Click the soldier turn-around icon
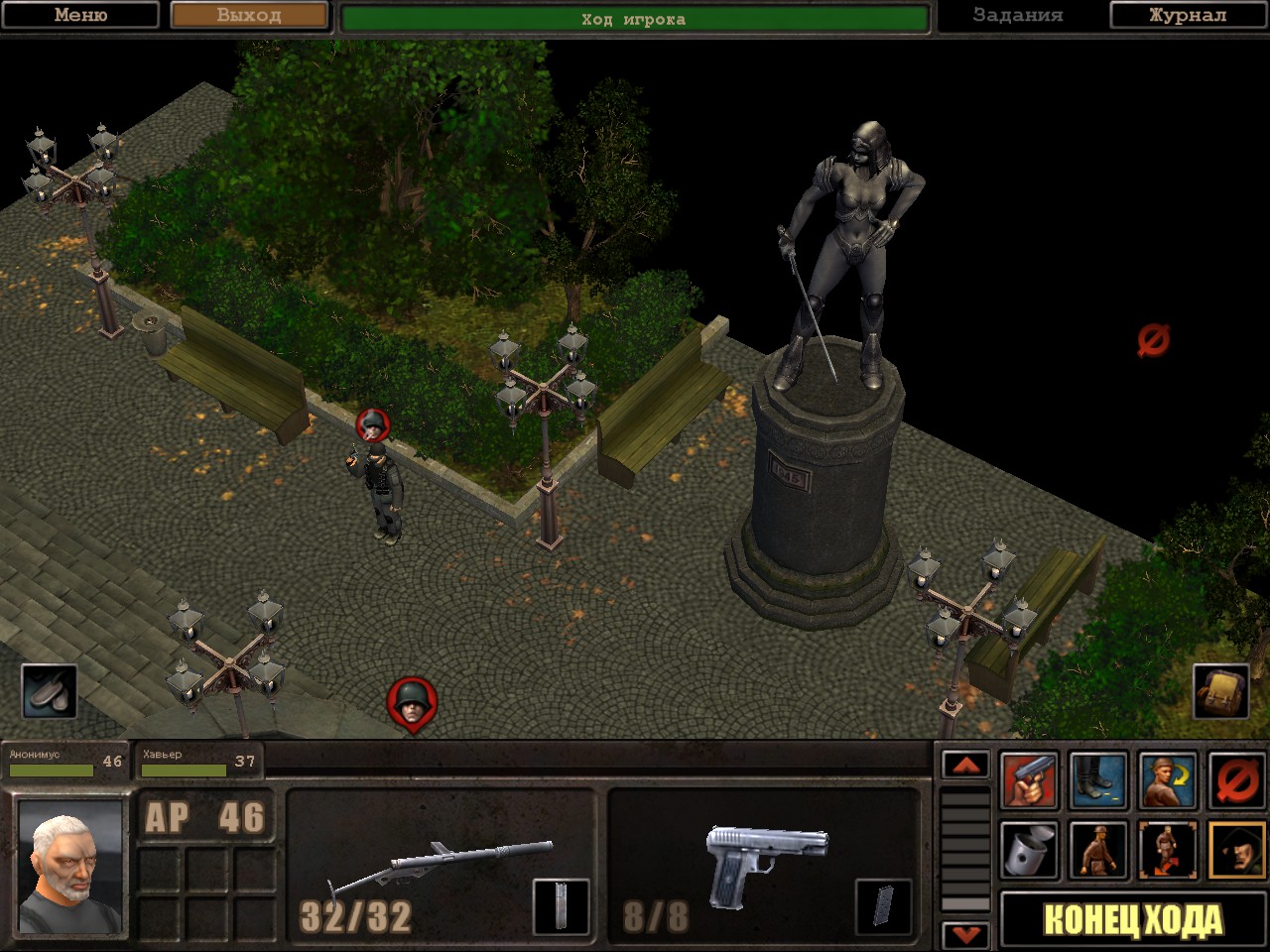This screenshot has height=952, width=1270. click(1168, 781)
